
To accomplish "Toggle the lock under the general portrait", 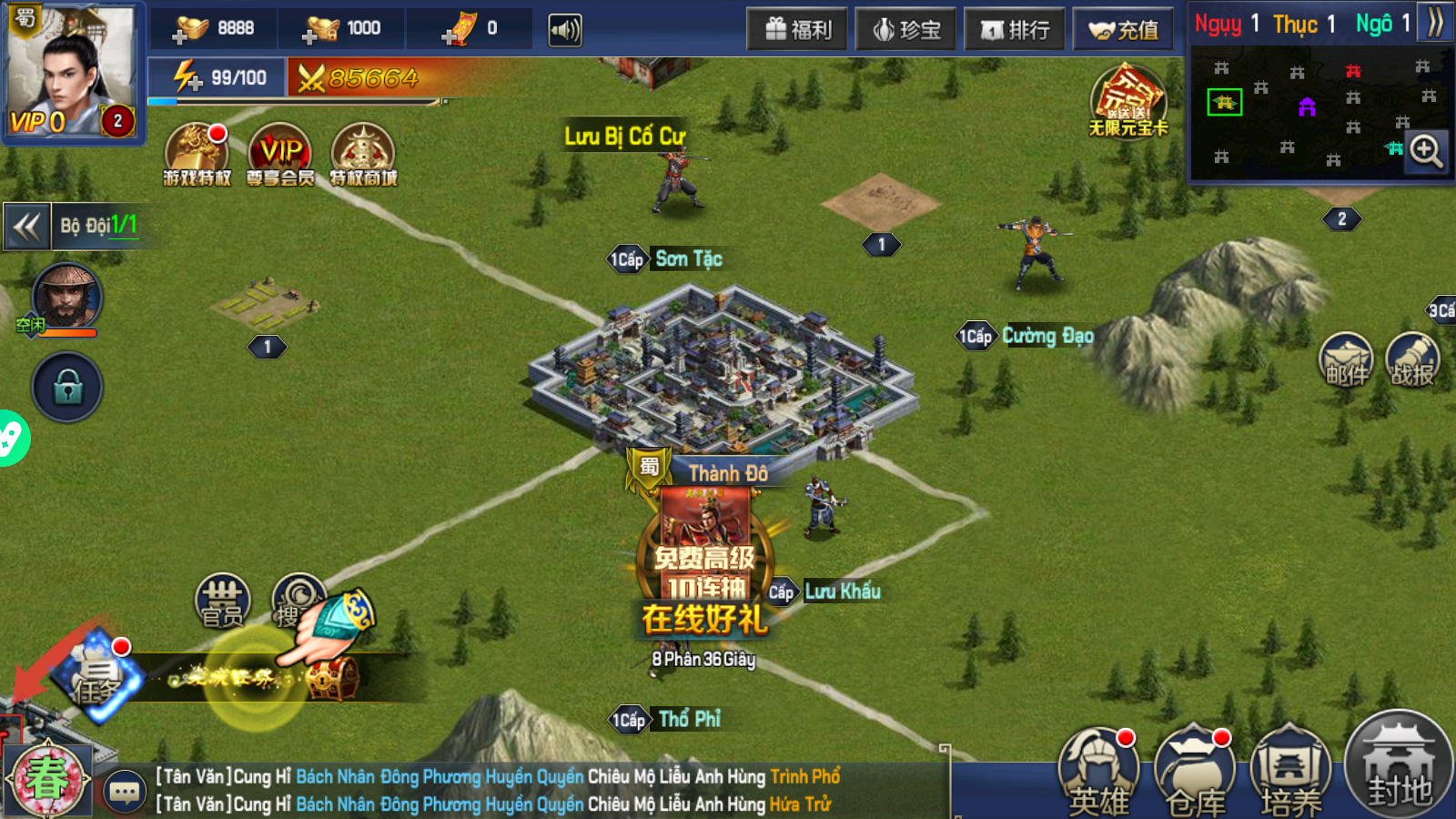I will tap(66, 387).
